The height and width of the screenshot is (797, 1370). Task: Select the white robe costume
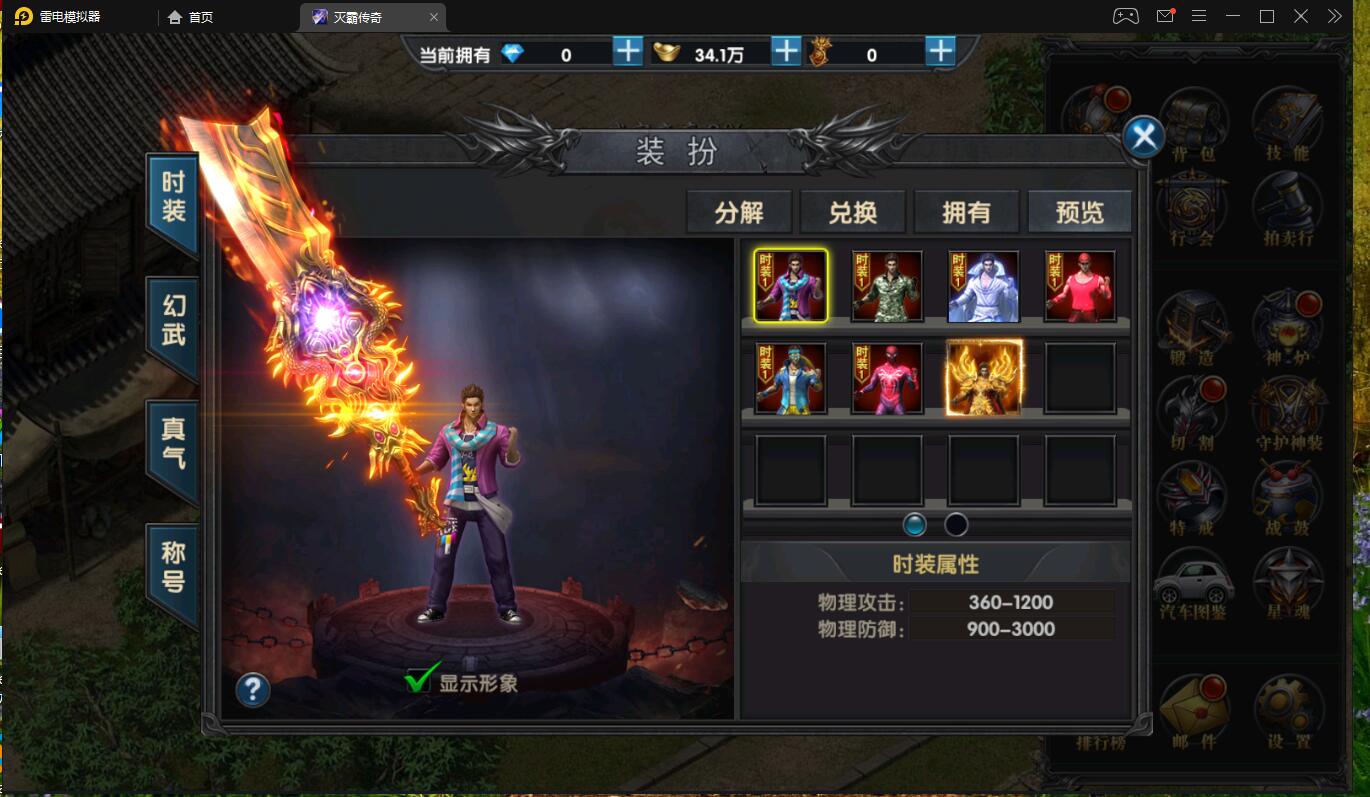click(x=983, y=286)
